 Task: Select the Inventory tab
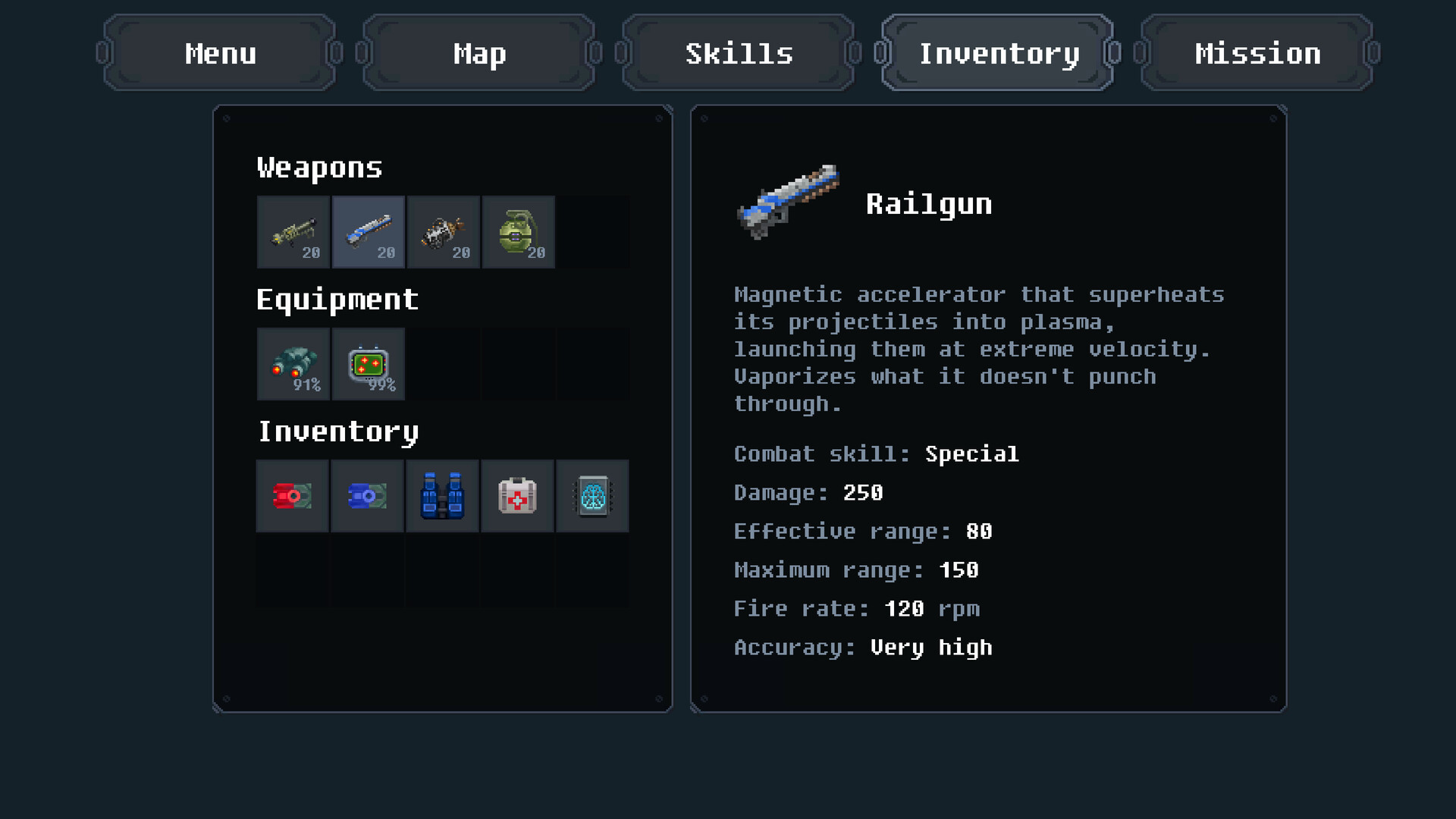[x=998, y=53]
